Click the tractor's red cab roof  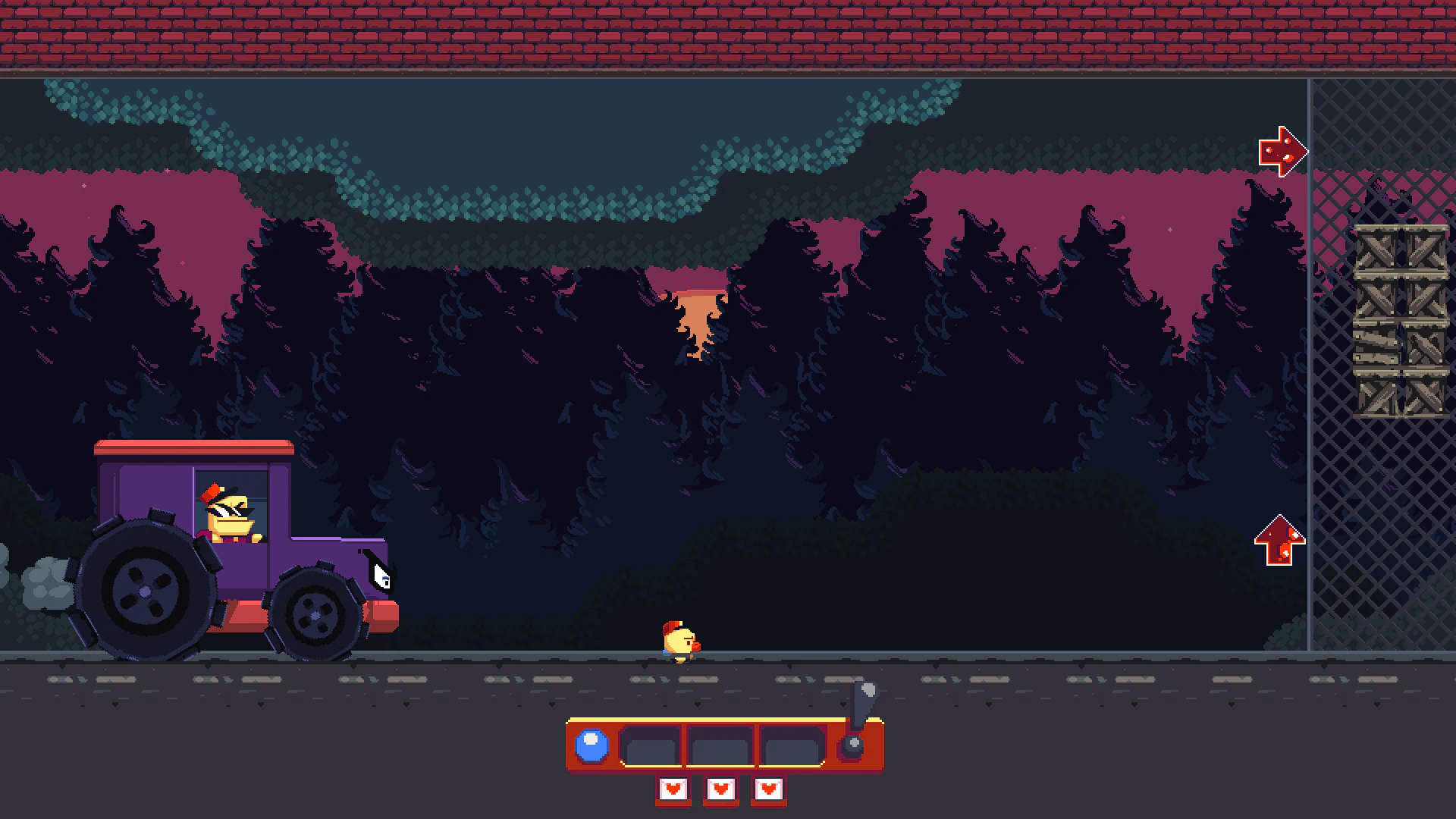(x=193, y=449)
